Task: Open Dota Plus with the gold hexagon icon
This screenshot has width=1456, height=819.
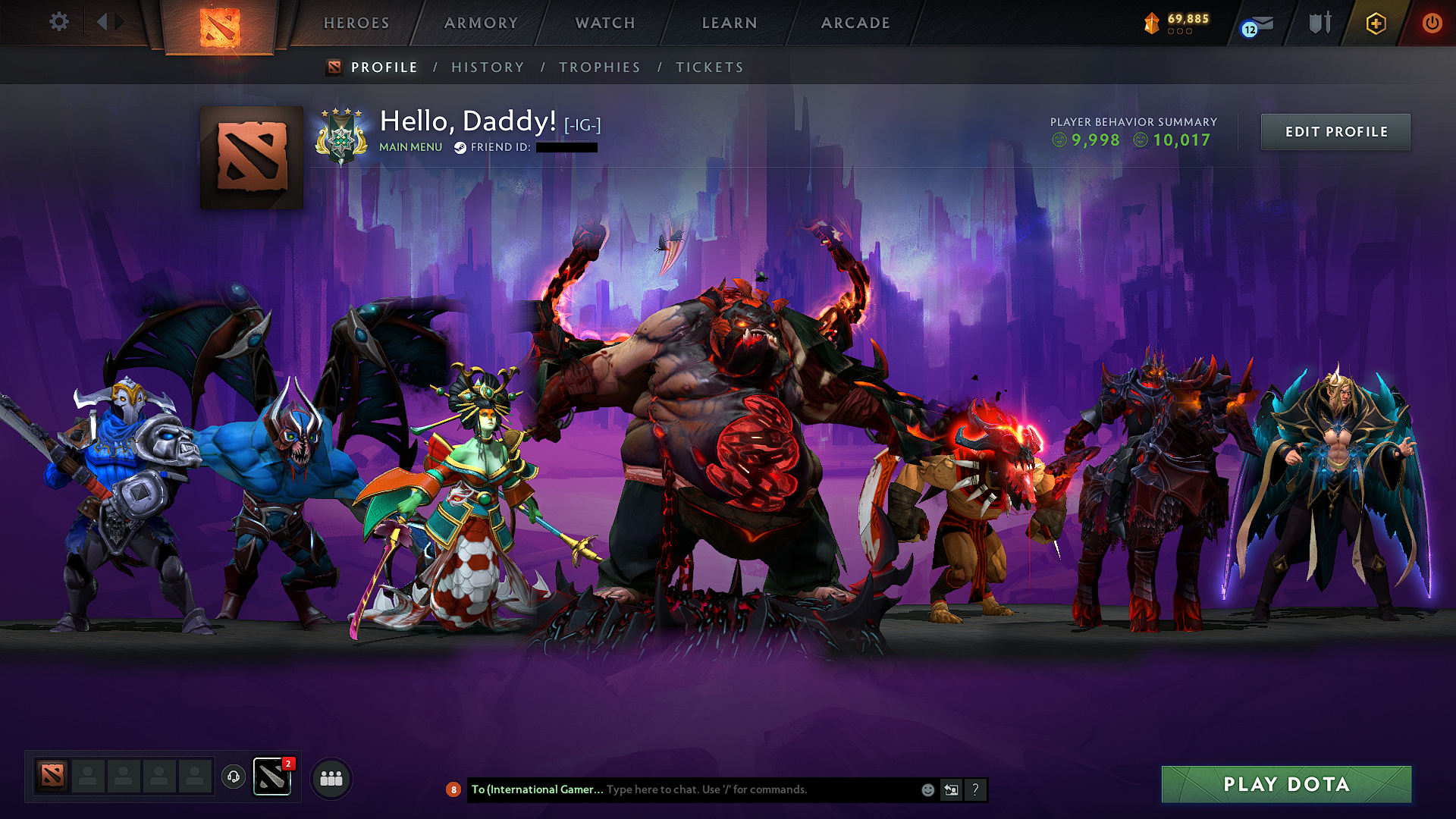Action: [x=1376, y=23]
